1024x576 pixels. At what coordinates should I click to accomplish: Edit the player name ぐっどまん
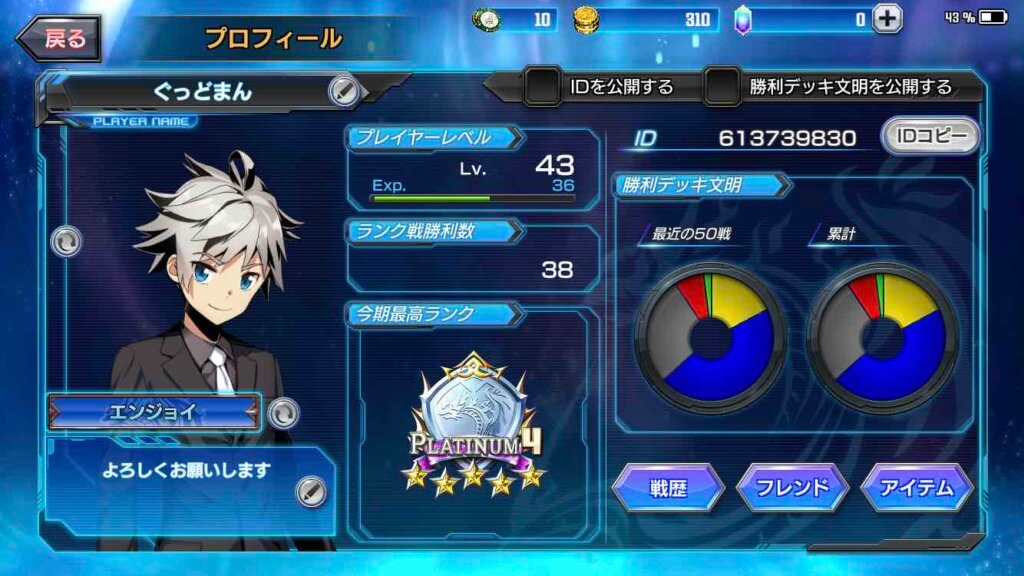tap(343, 91)
